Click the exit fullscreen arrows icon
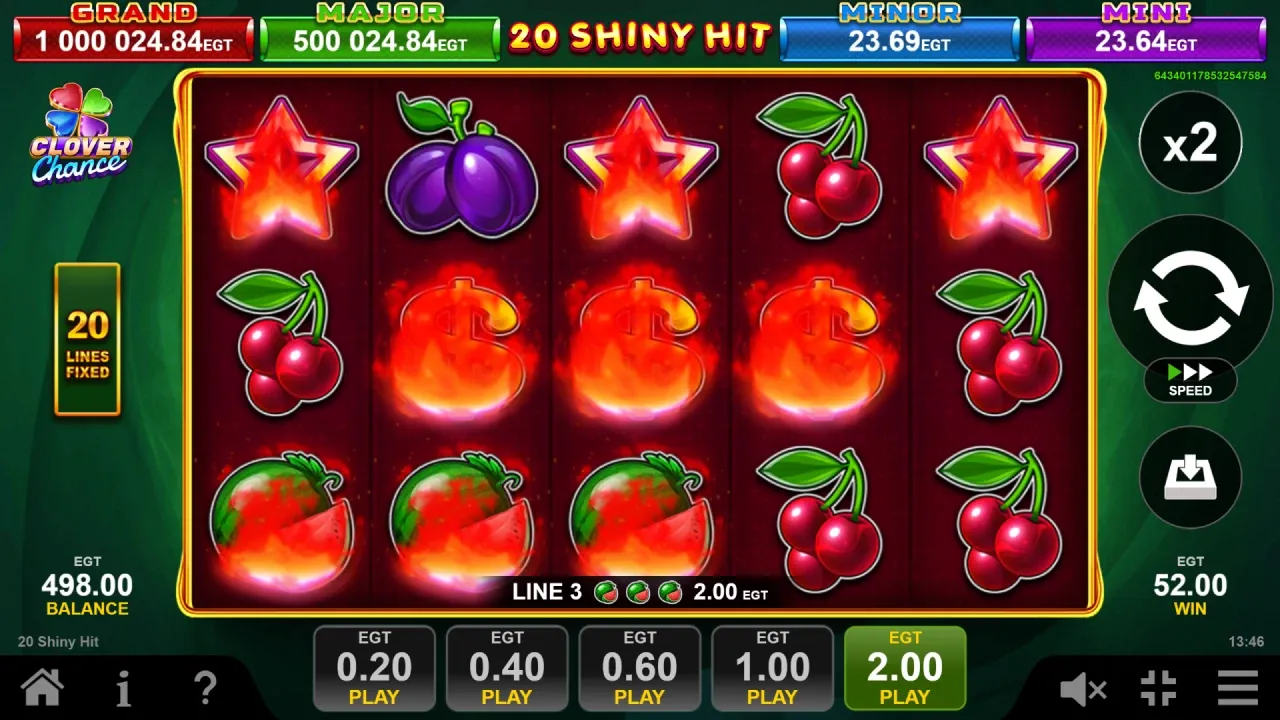The width and height of the screenshot is (1280, 720). click(1159, 688)
